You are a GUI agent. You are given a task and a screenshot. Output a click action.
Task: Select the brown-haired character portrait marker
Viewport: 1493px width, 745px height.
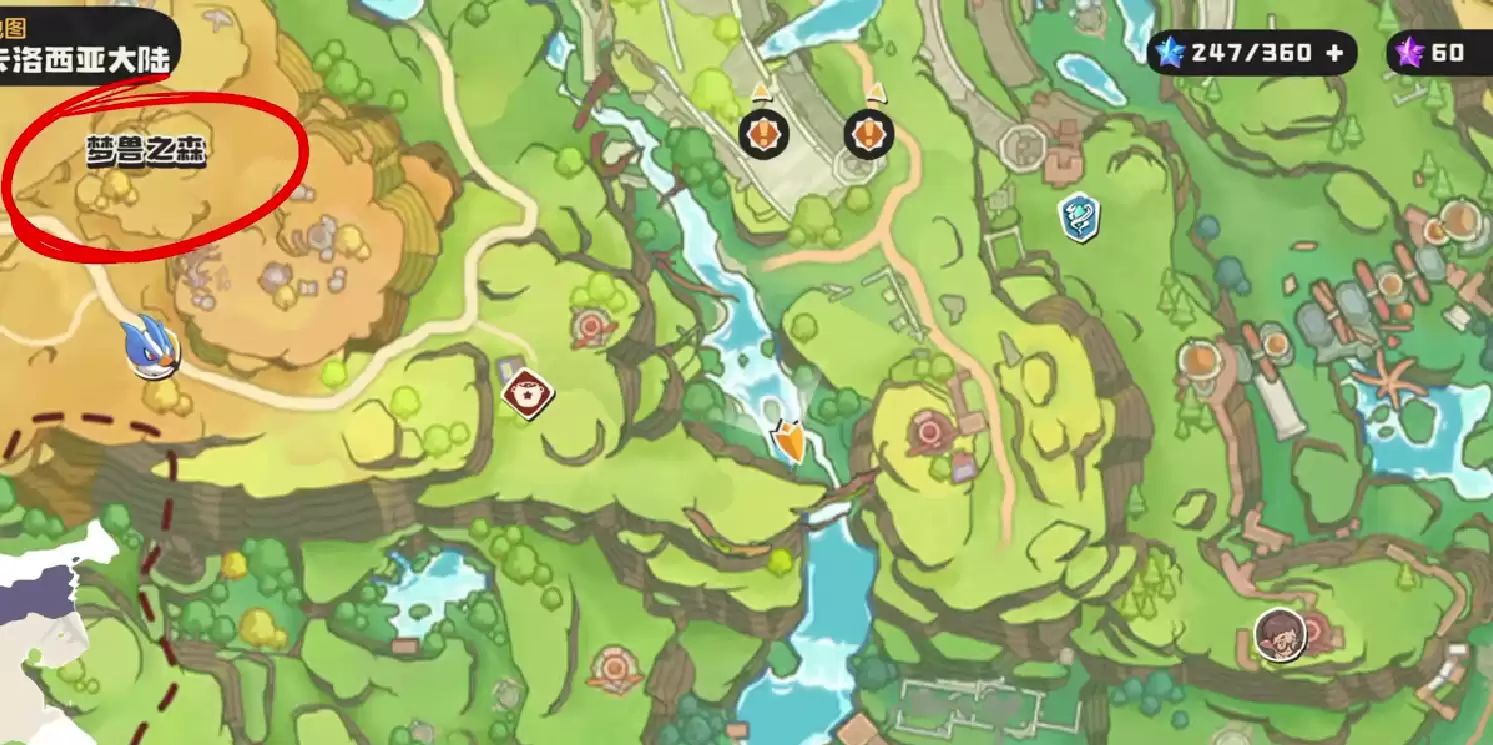tap(1279, 634)
